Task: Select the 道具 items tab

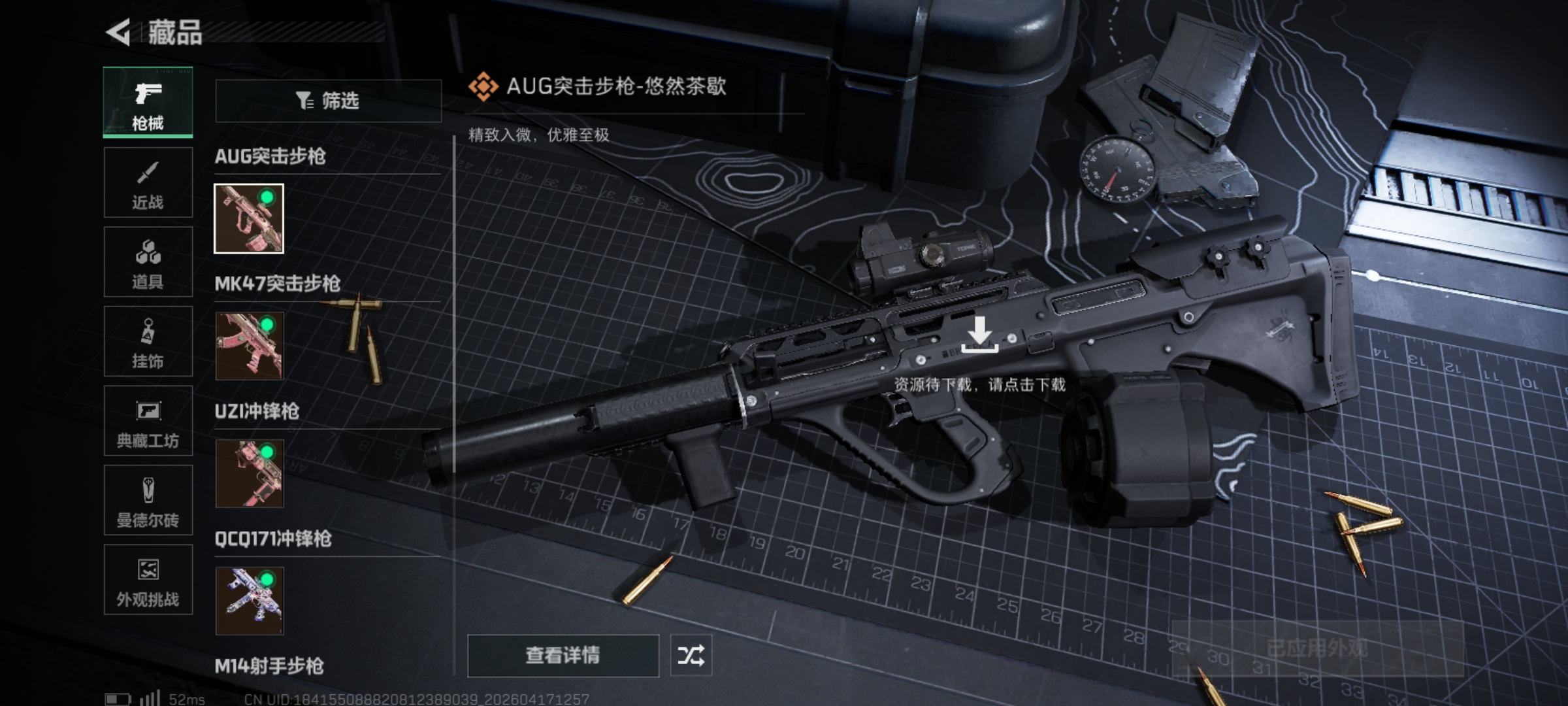Action: [x=148, y=262]
